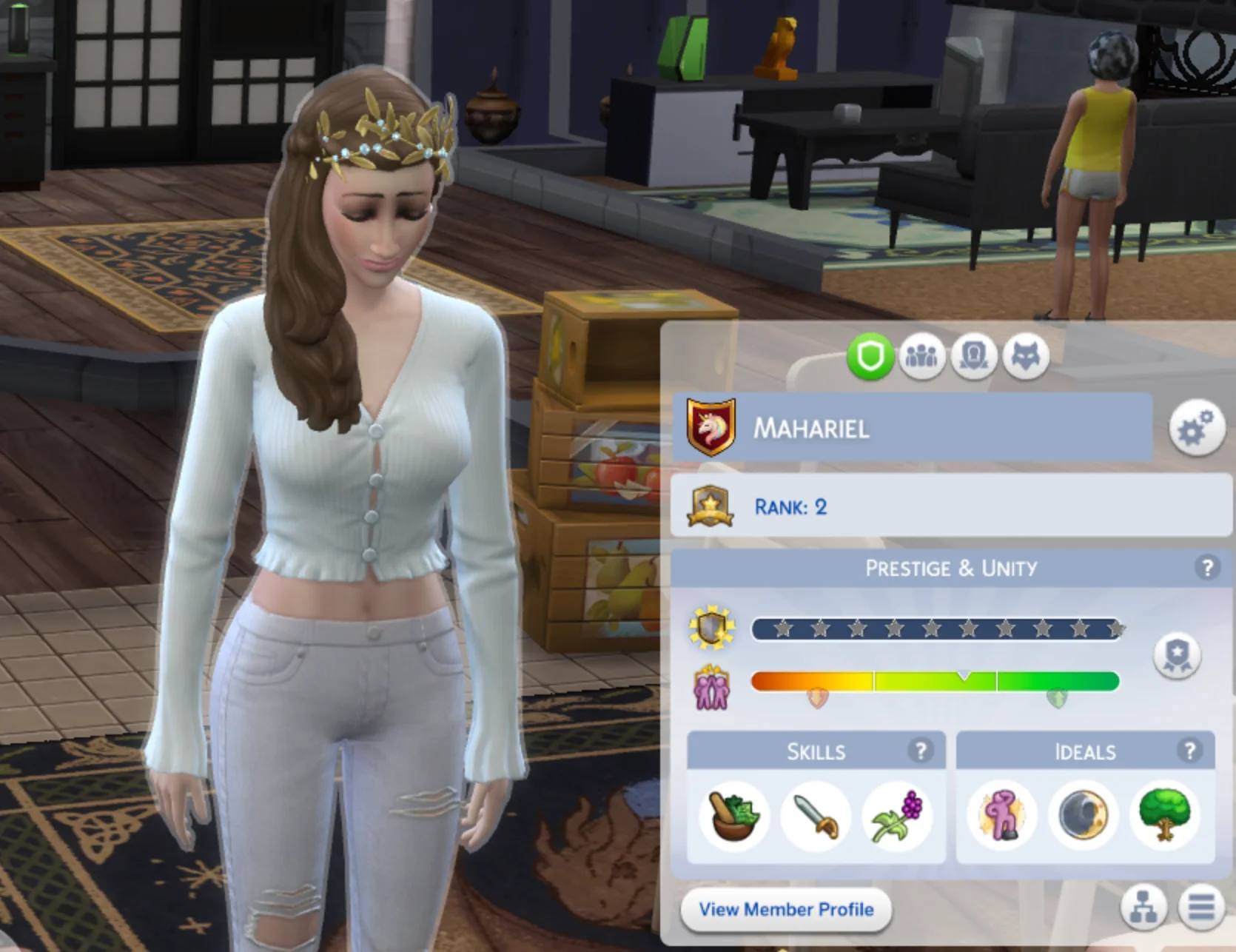Switch to the wolf head tab
Viewport: 1236px width, 952px height.
(1026, 358)
